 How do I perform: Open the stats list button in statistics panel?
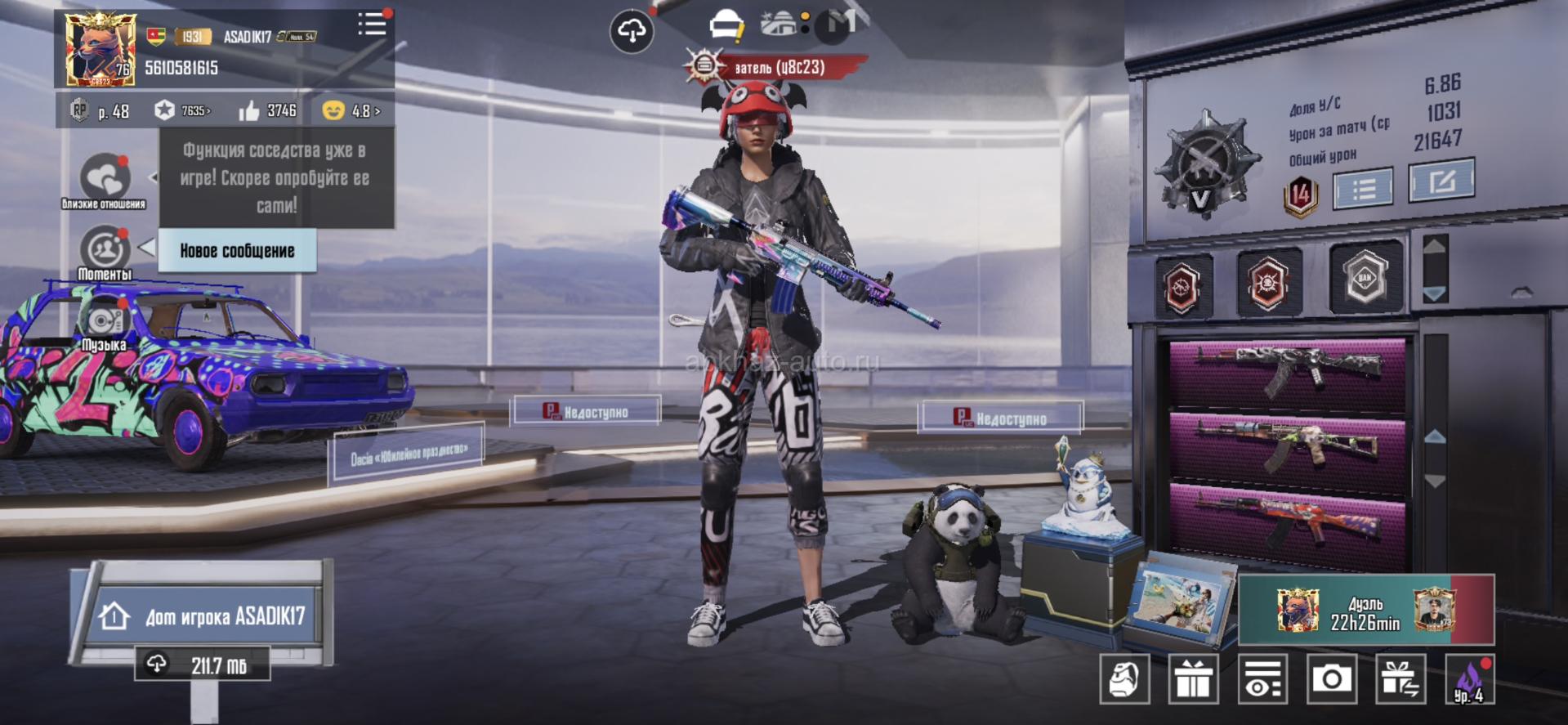coord(1363,190)
